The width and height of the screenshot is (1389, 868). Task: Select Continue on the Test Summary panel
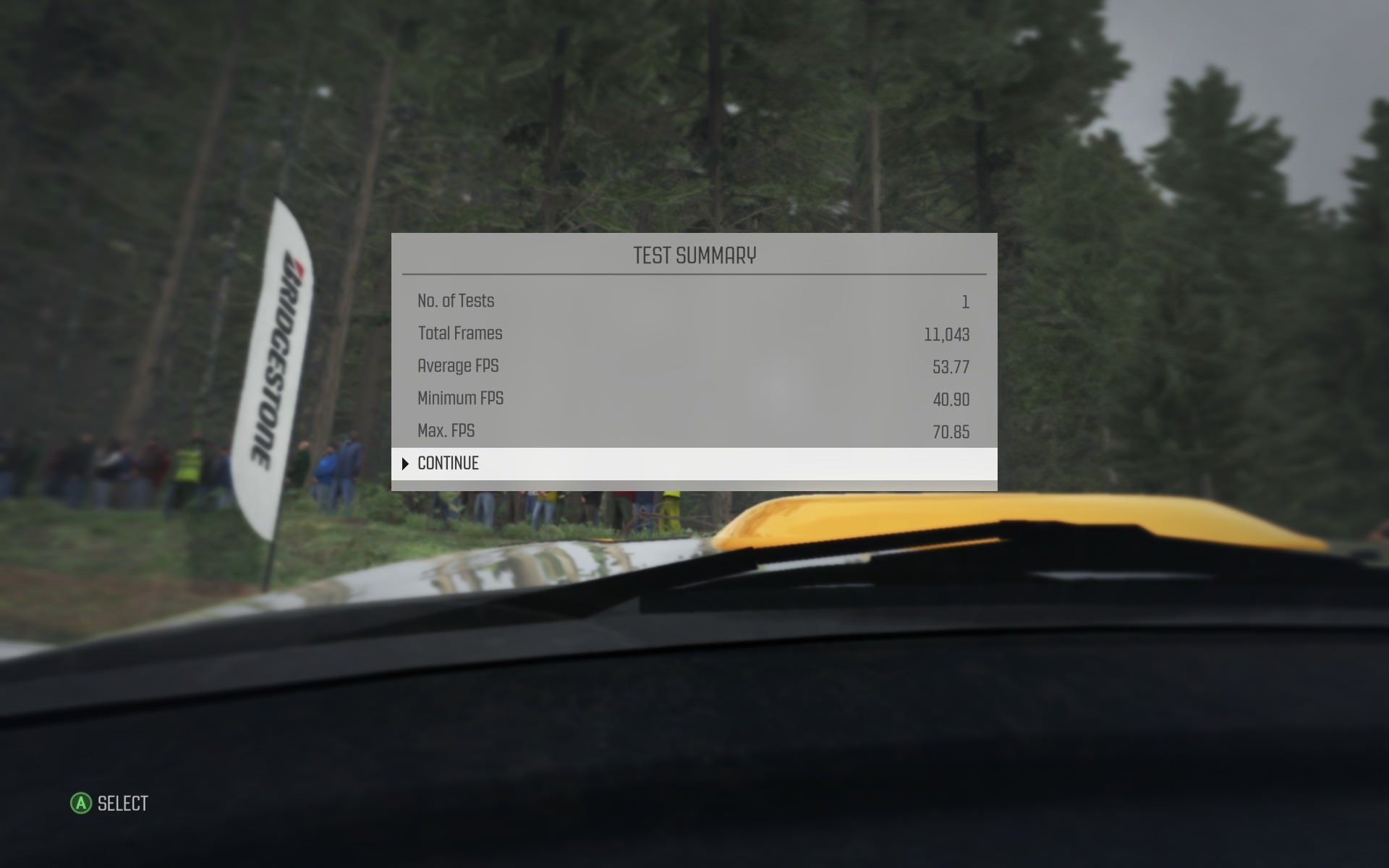(x=449, y=464)
